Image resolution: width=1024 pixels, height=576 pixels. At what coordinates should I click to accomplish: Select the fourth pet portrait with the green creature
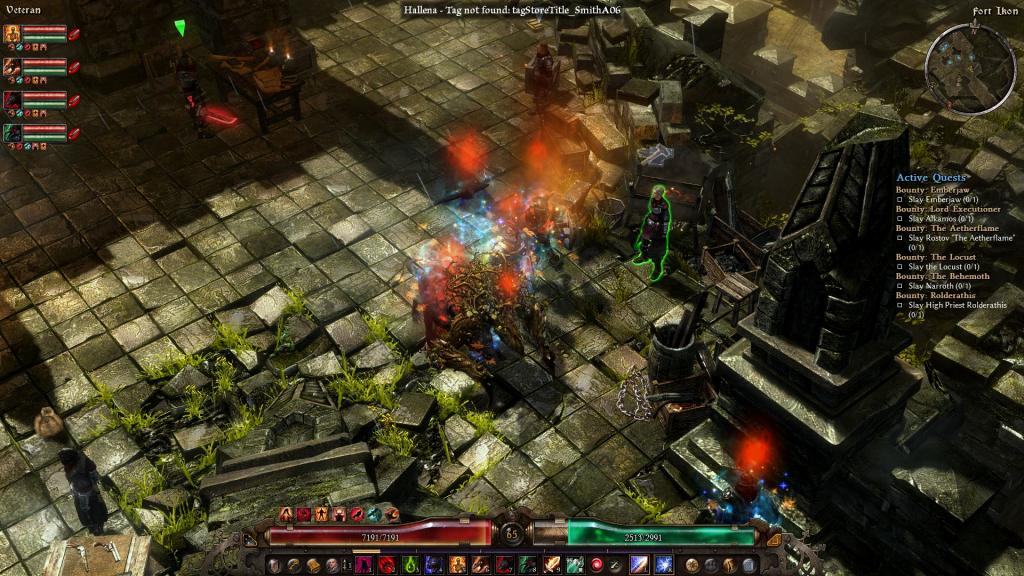click(12, 131)
